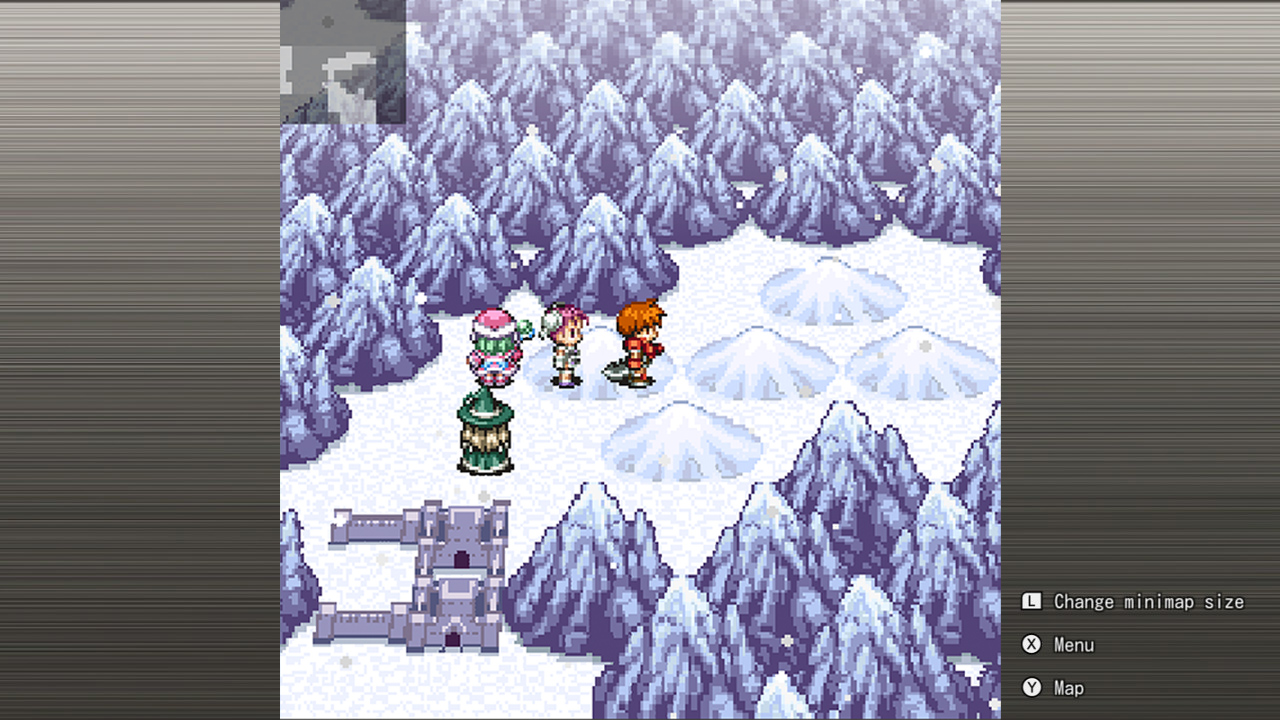This screenshot has height=720, width=1280.
Task: Select the Map label text
Action: 1069,688
